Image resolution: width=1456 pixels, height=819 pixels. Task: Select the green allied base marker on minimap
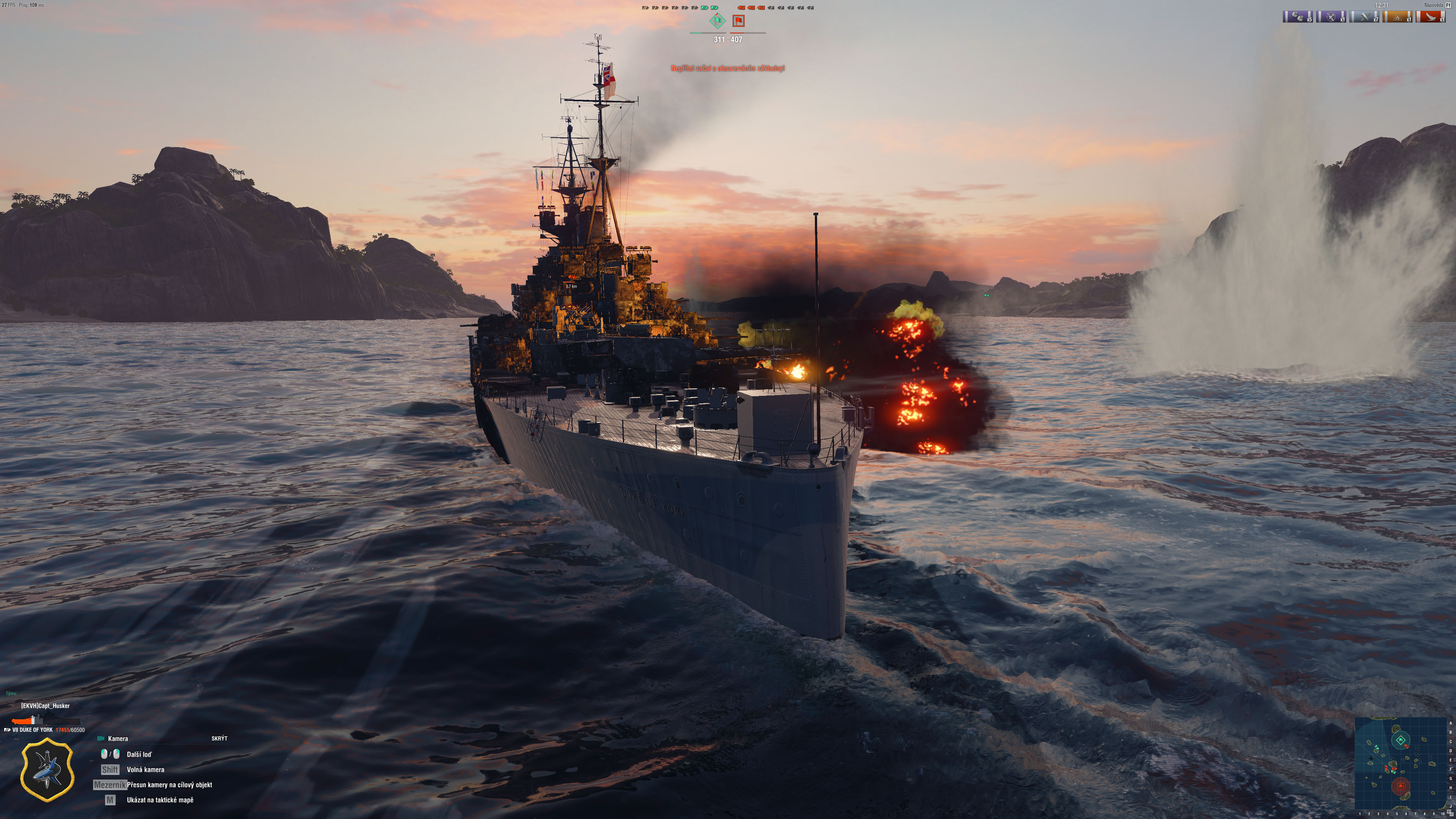[1401, 740]
